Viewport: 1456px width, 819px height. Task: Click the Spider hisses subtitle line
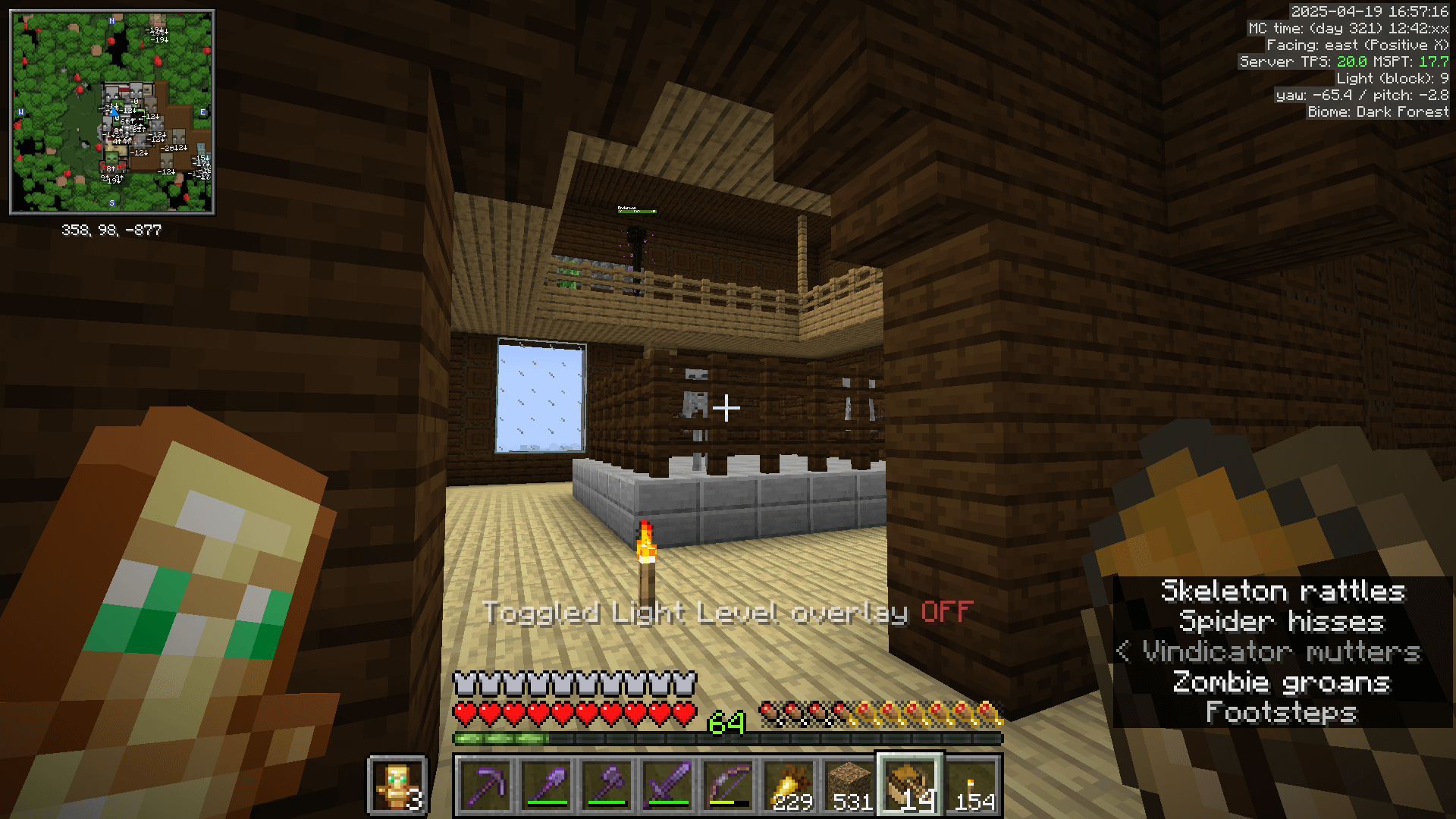coord(1283,622)
